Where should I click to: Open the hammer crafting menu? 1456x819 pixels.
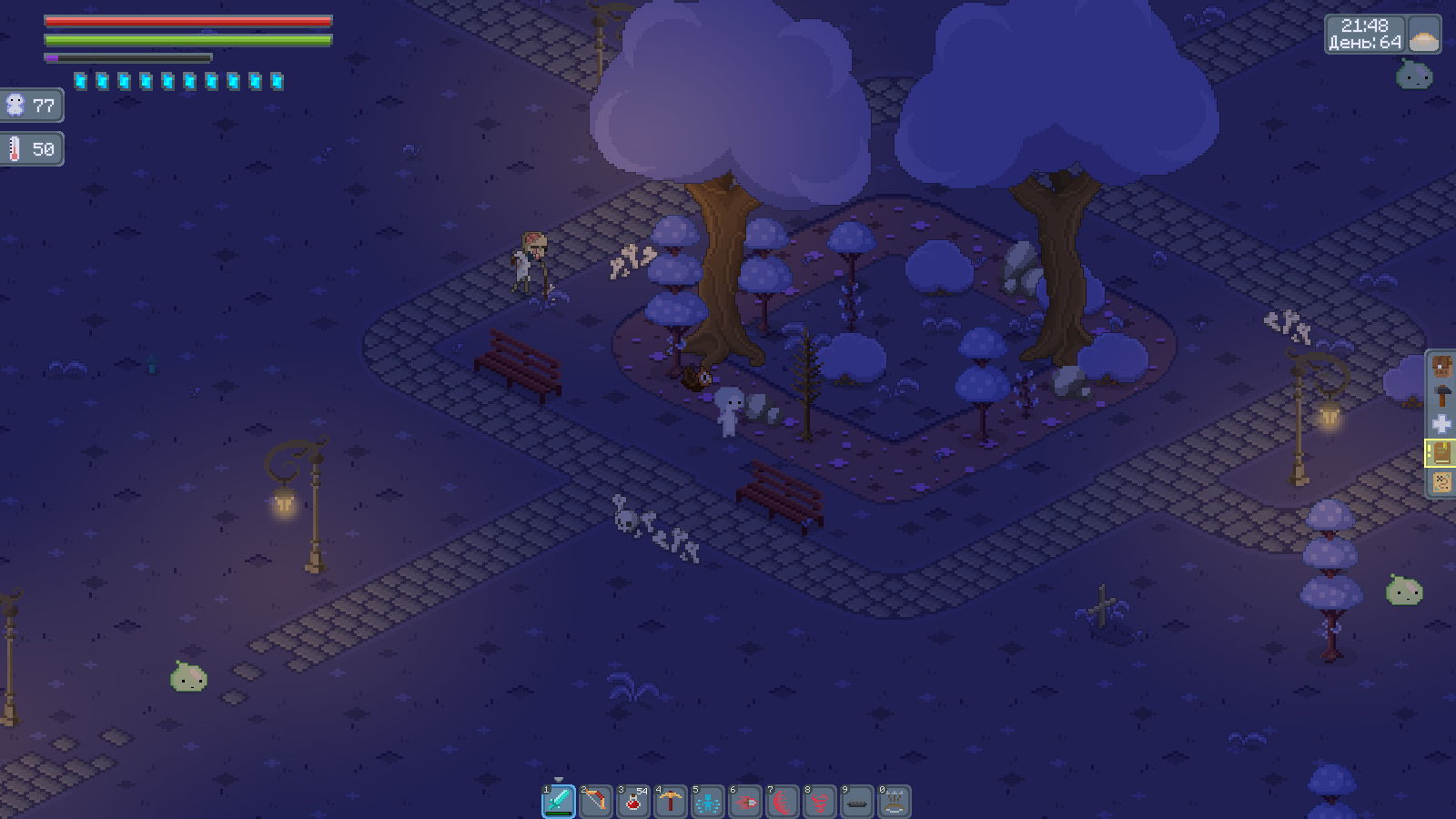tap(1441, 396)
